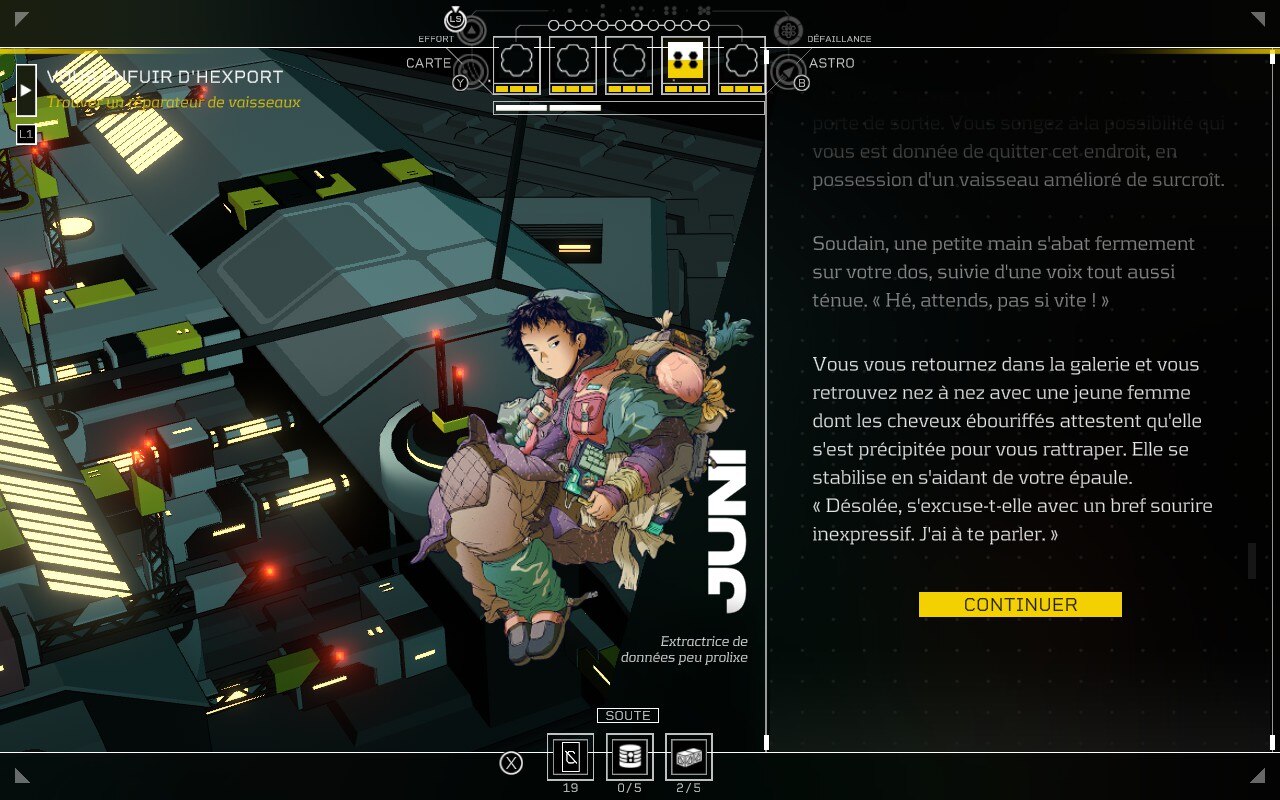Select the cryo currency slot showing 19
The height and width of the screenshot is (800, 1280).
pos(570,757)
